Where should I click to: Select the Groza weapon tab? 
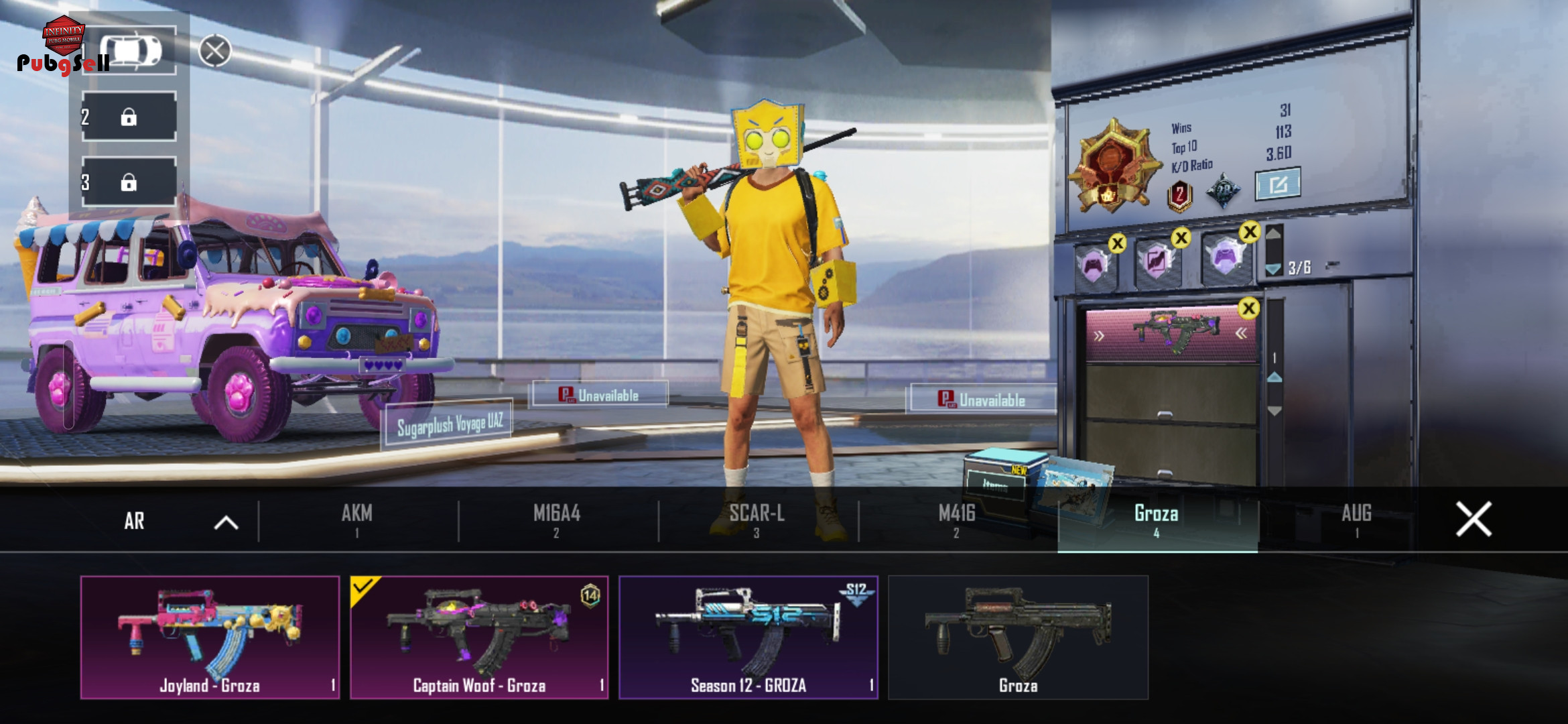click(1157, 520)
